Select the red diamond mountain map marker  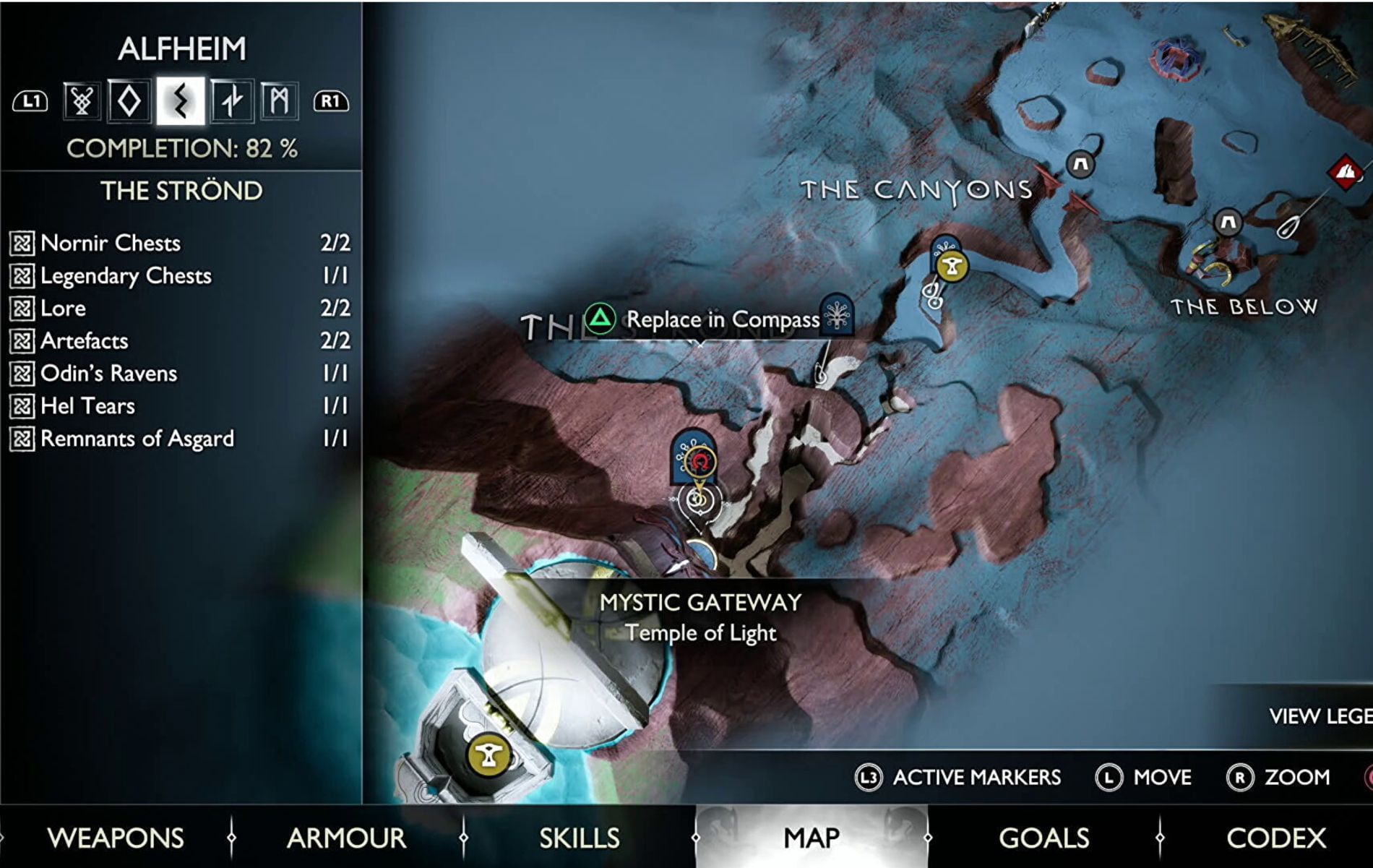pyautogui.click(x=1345, y=172)
